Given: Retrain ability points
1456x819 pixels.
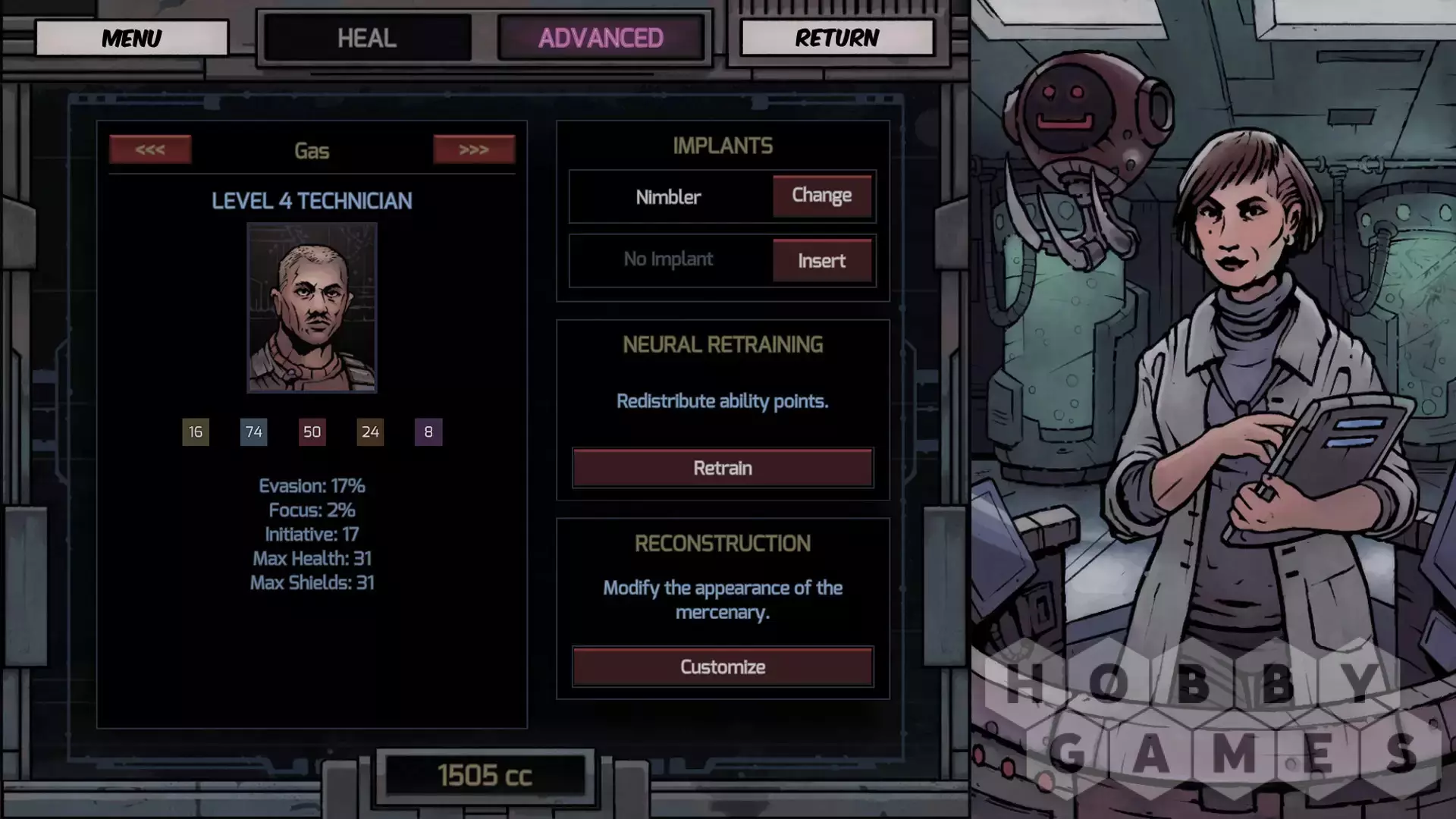Looking at the screenshot, I should click(x=722, y=468).
